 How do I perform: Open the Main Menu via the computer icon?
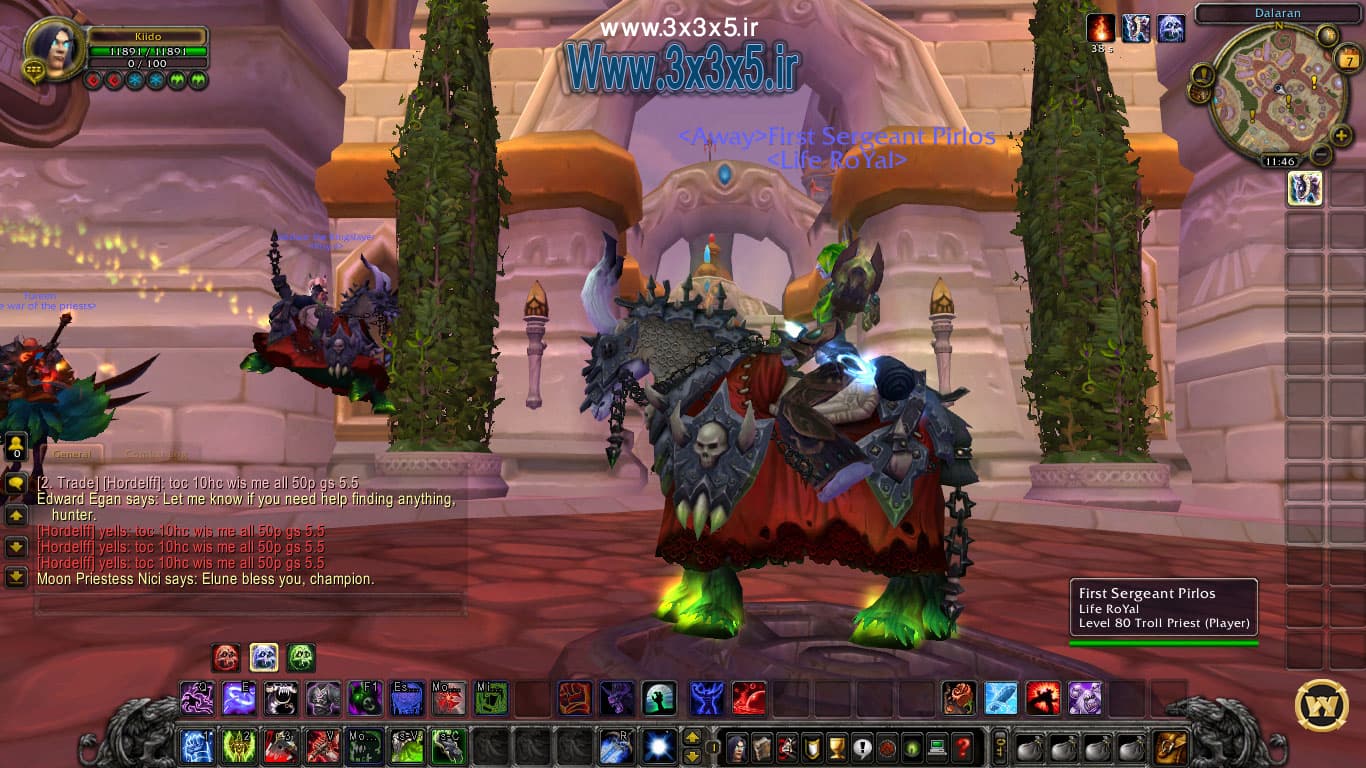click(x=937, y=748)
